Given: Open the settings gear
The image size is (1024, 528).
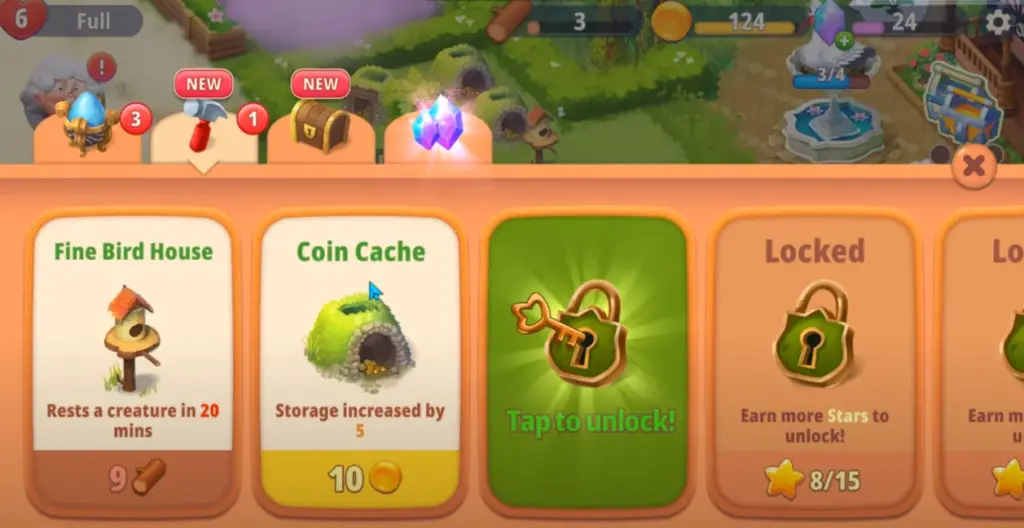Looking at the screenshot, I should point(997,22).
